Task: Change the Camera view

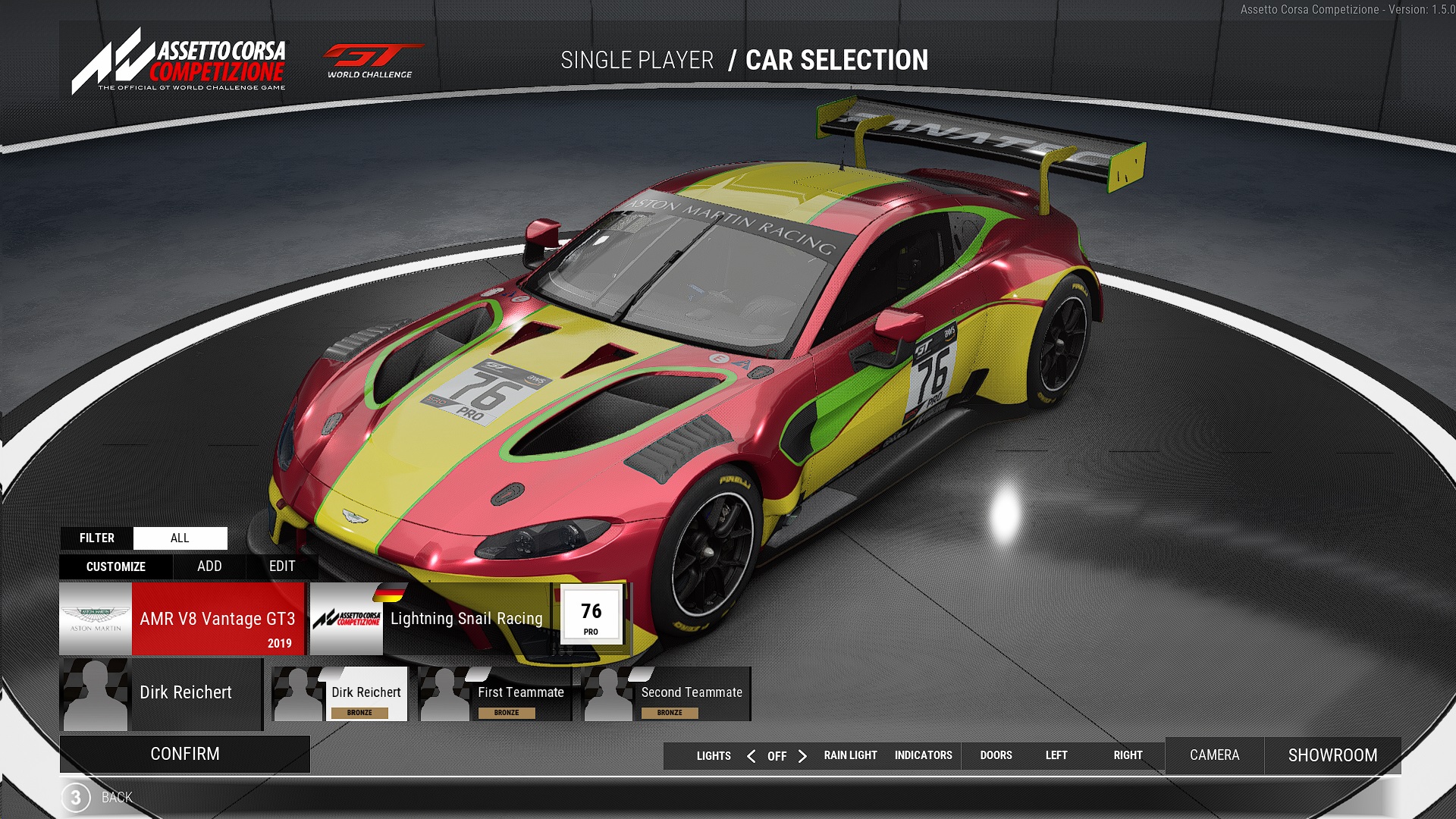Action: pyautogui.click(x=1214, y=755)
